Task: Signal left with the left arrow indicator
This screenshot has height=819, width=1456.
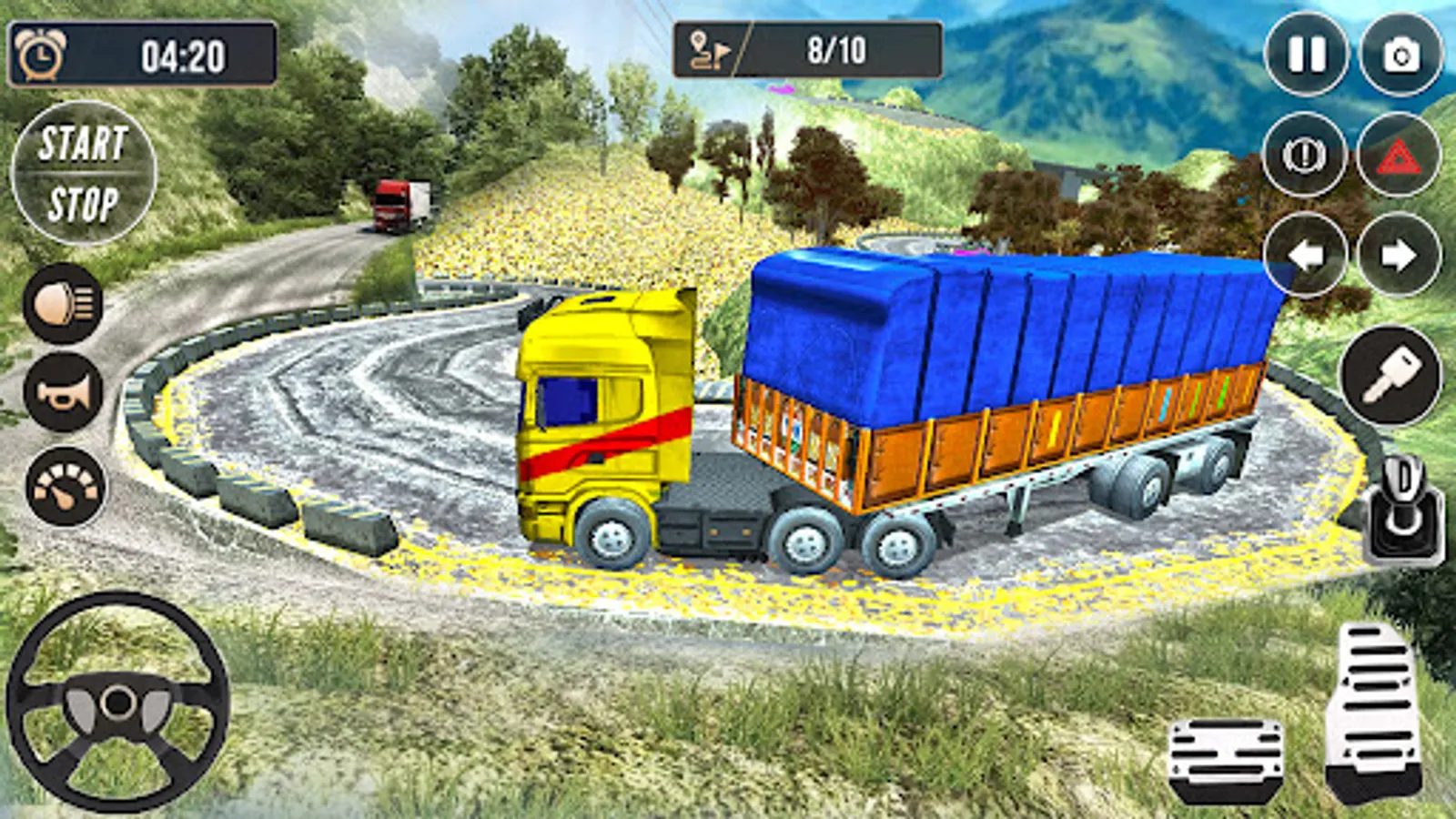Action: point(1305,255)
